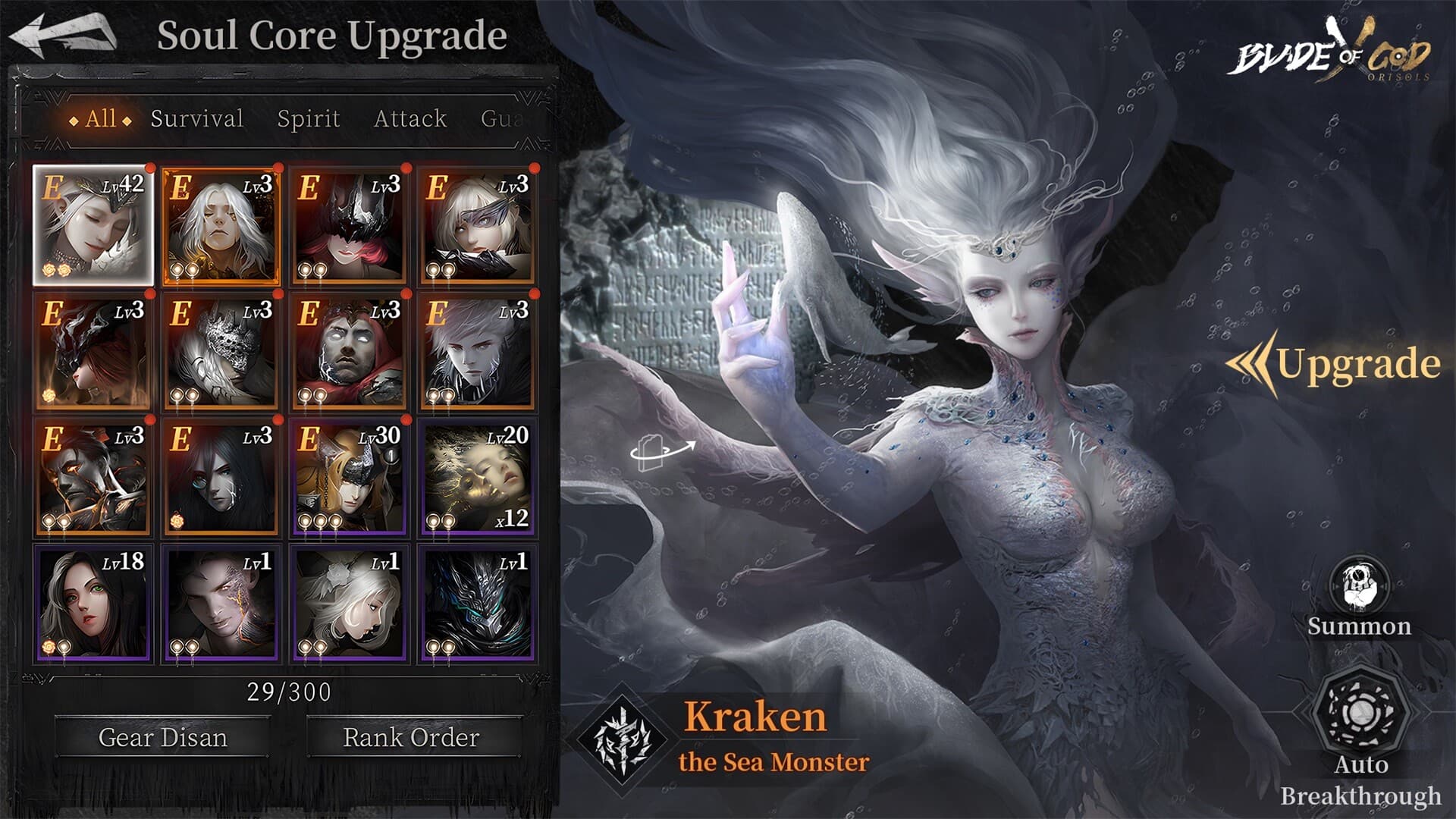Switch to the Attack tab
Screen dimensions: 1456x819
(409, 118)
